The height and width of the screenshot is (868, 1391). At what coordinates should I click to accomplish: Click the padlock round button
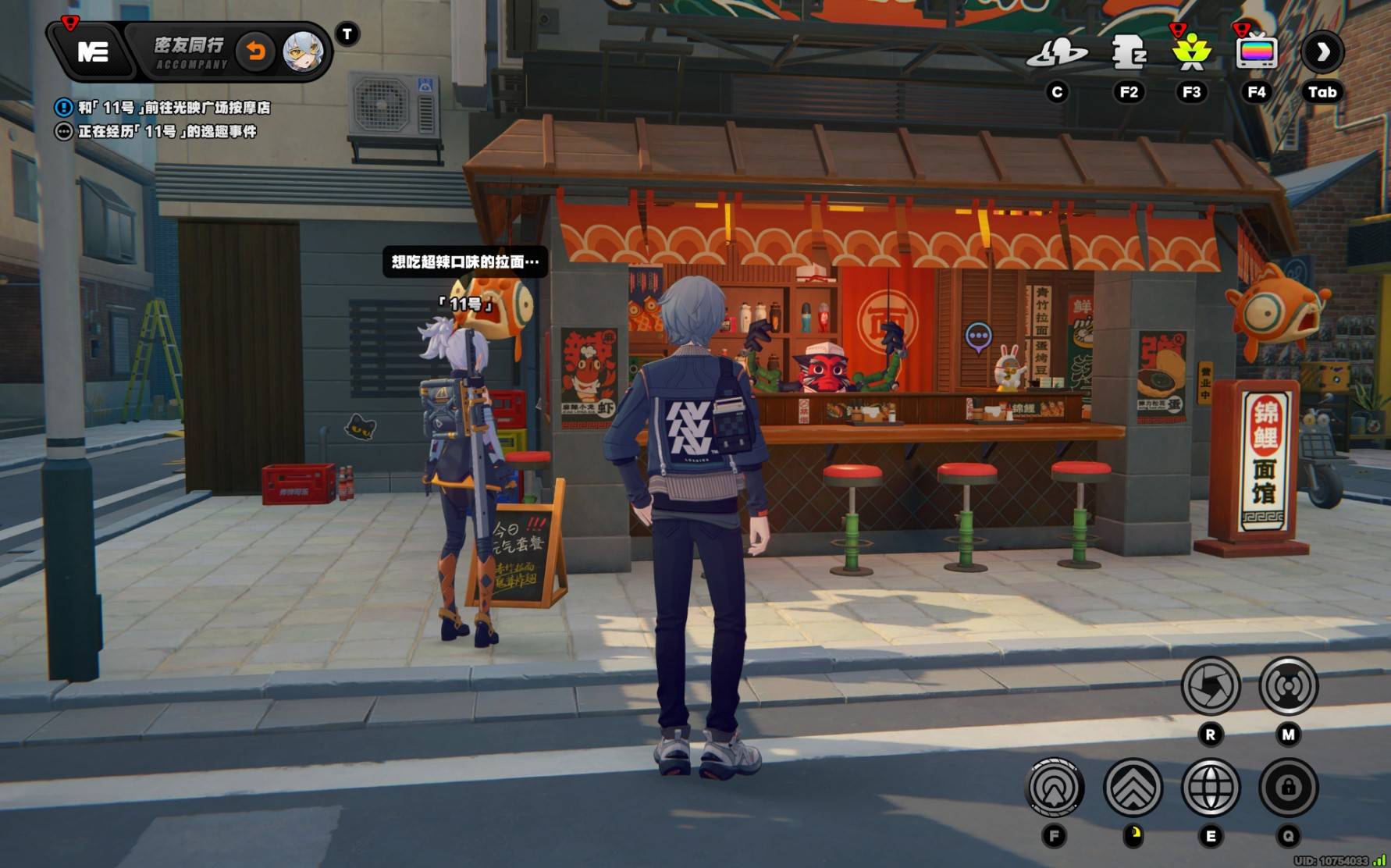coord(1288,788)
